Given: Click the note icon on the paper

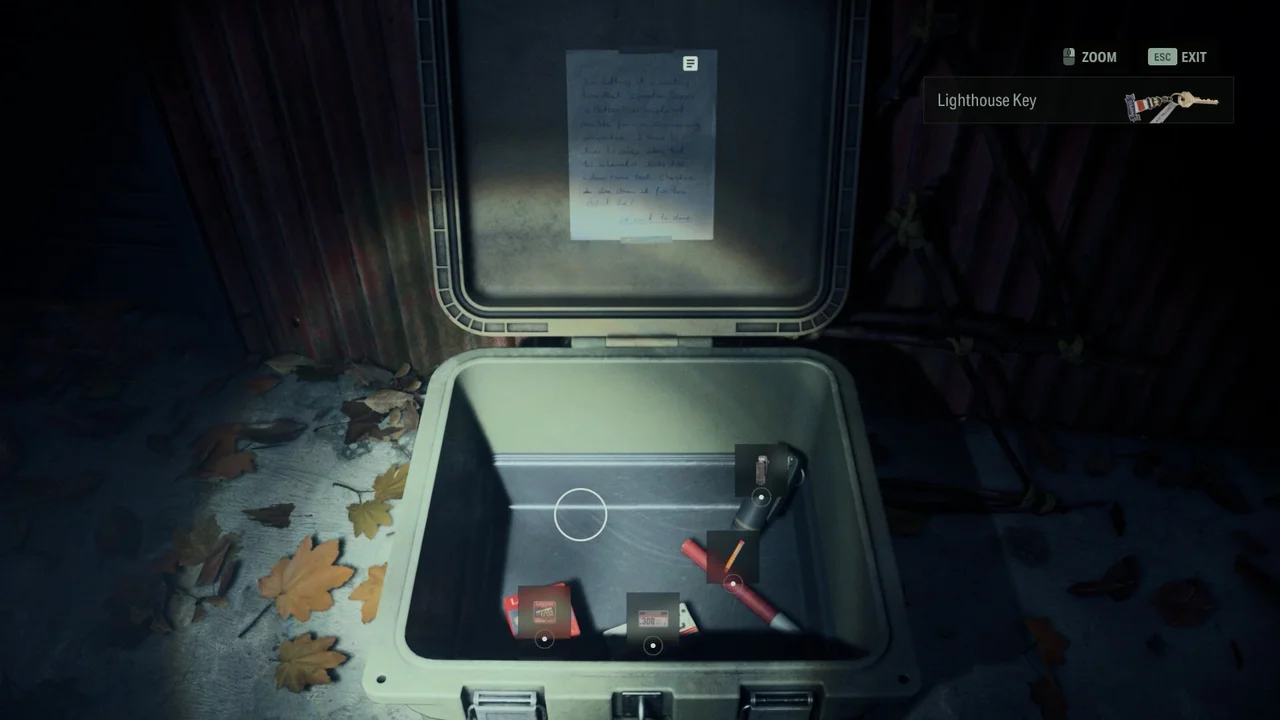Looking at the screenshot, I should (689, 63).
